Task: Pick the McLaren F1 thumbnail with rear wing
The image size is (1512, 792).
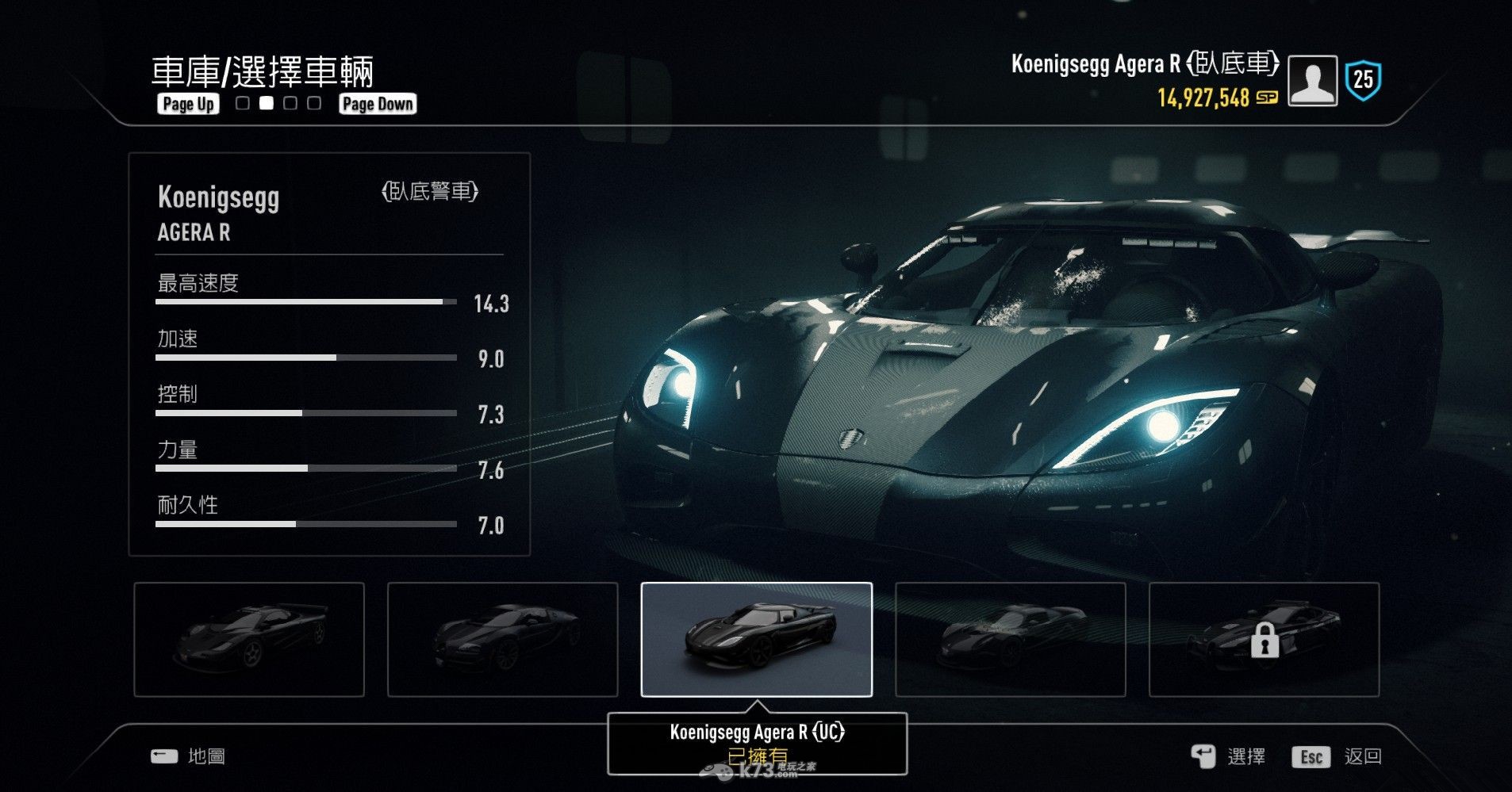Action: 249,639
